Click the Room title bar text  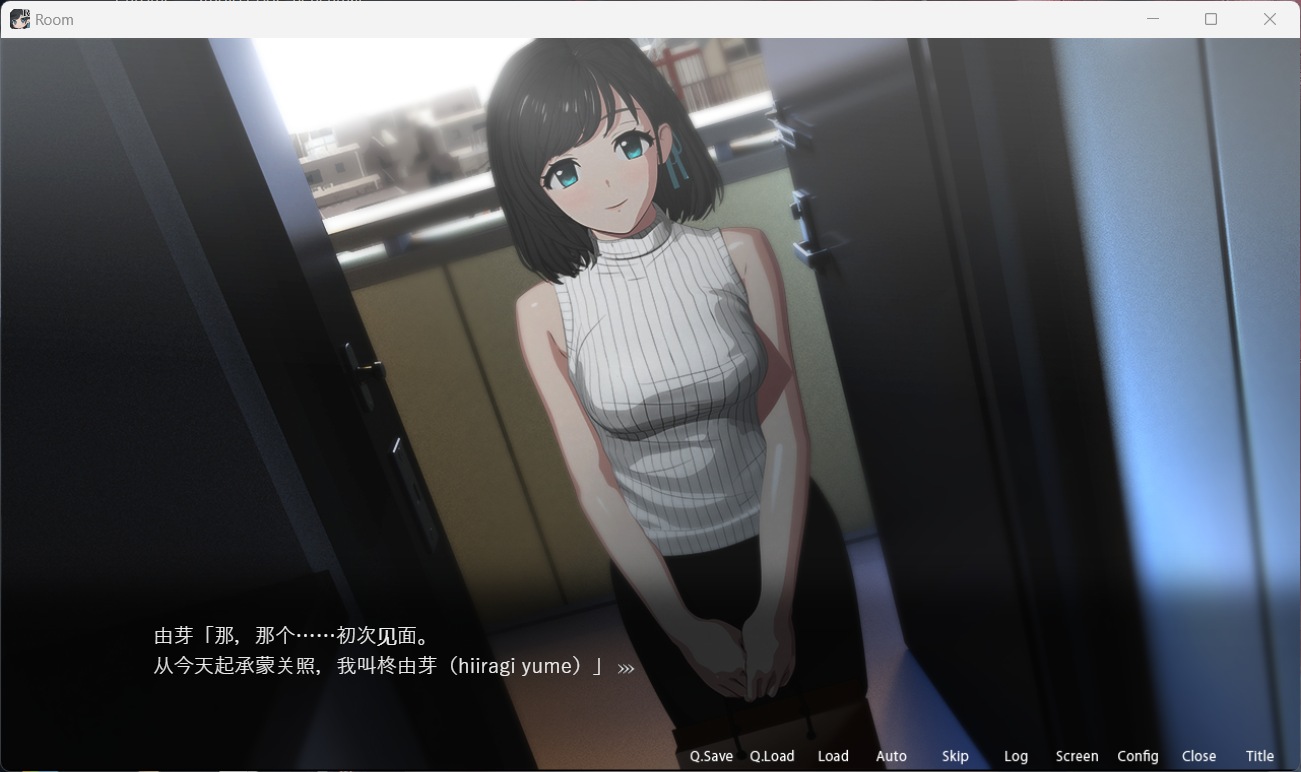click(x=54, y=19)
